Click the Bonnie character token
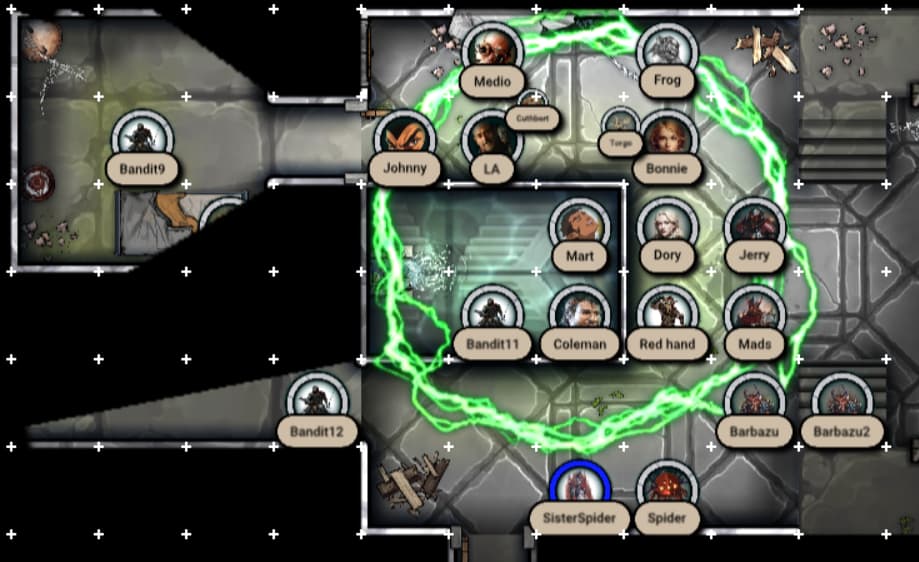The image size is (919, 562). [667, 138]
